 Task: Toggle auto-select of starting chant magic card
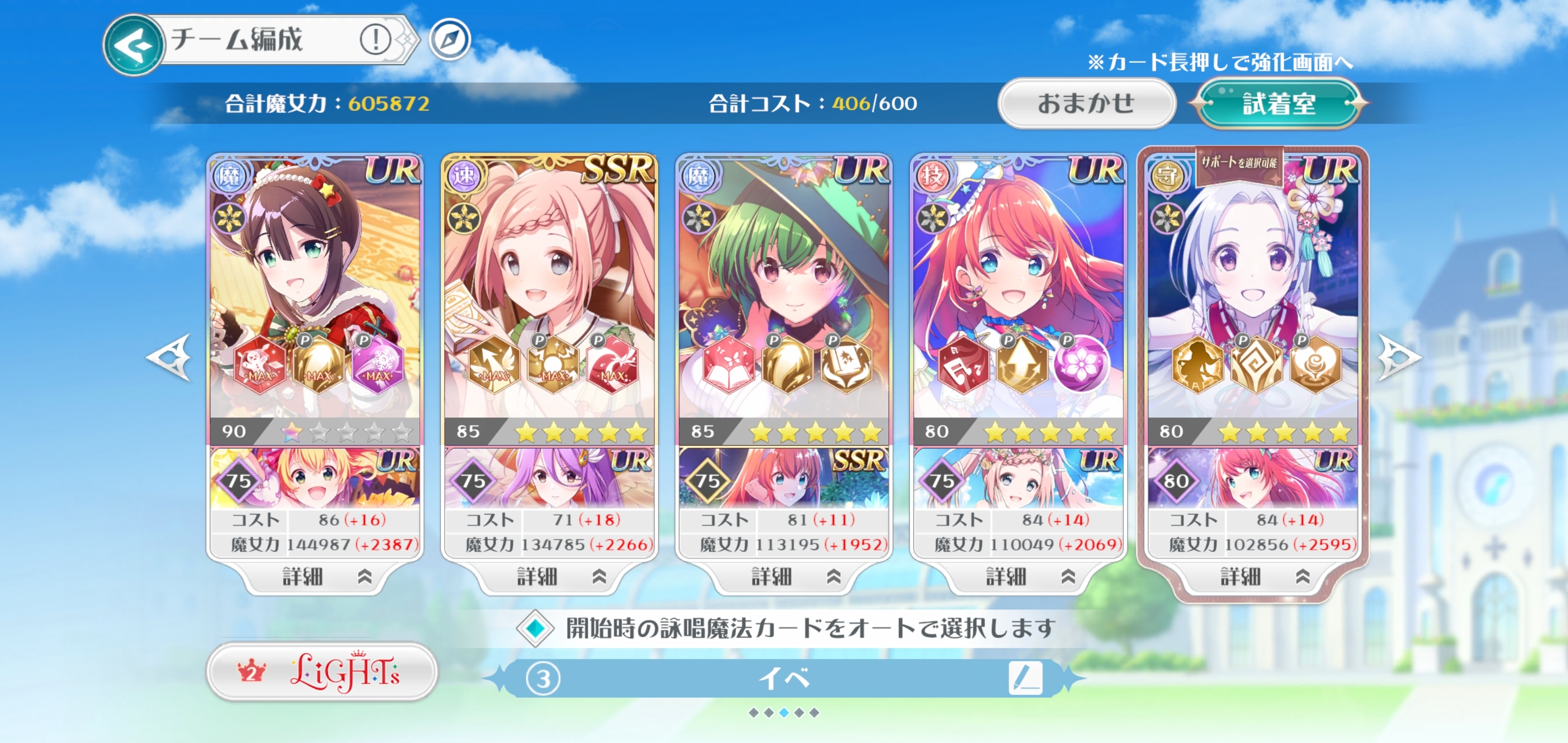pyautogui.click(x=535, y=628)
